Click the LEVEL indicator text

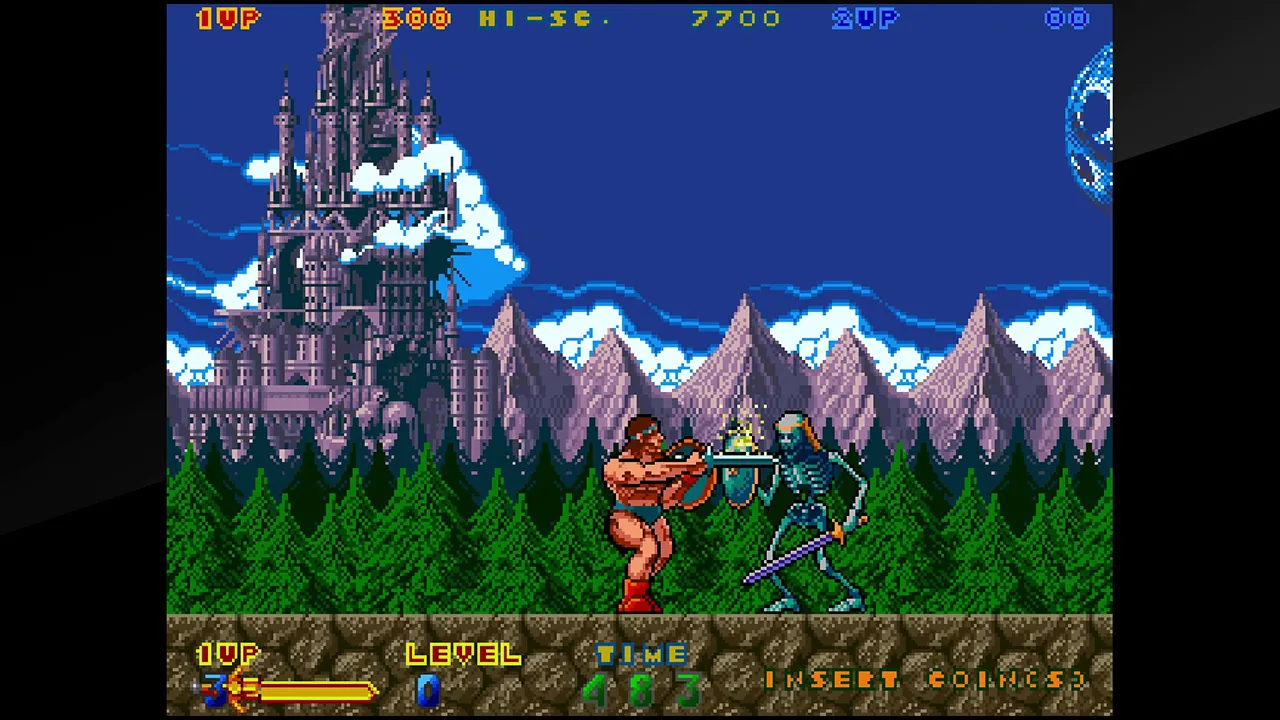(462, 655)
